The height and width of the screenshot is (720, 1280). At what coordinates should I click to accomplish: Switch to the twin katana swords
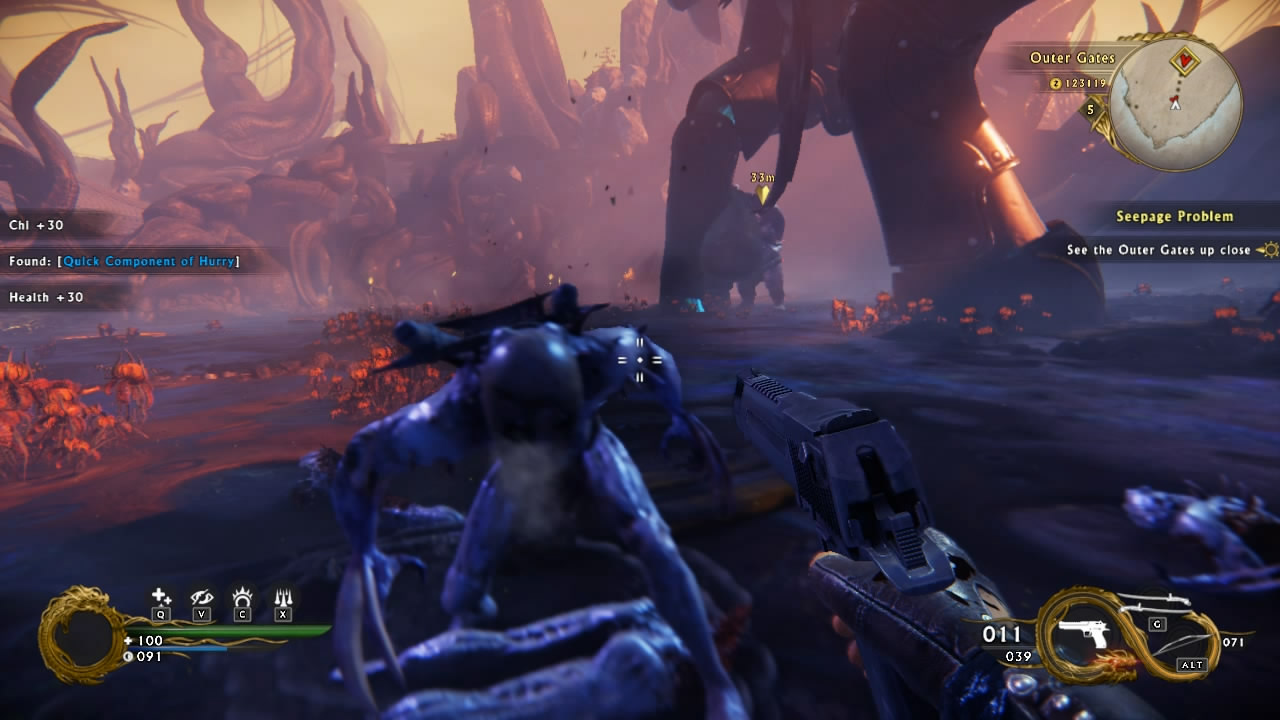1155,603
